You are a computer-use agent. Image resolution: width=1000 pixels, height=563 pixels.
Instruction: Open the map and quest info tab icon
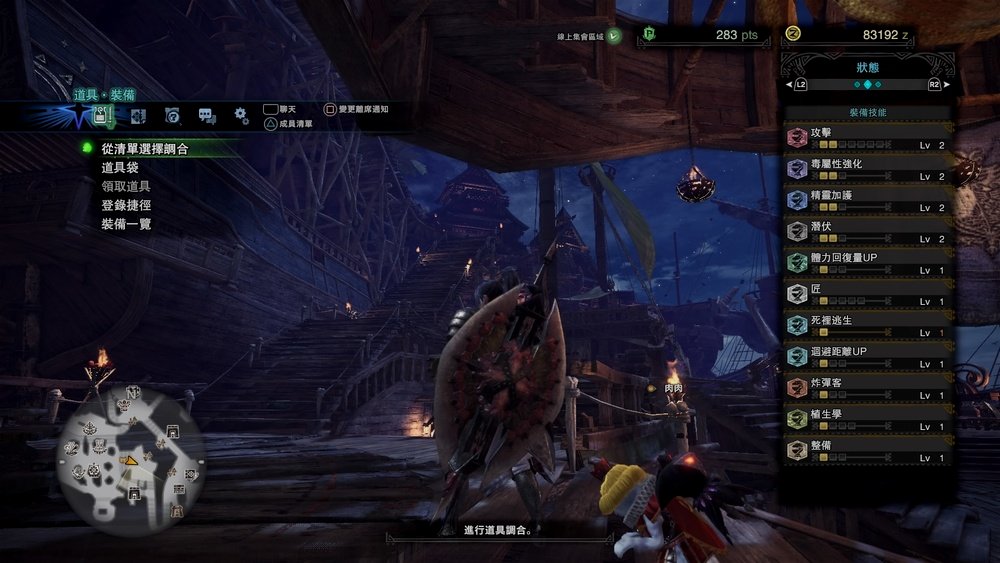[137, 116]
